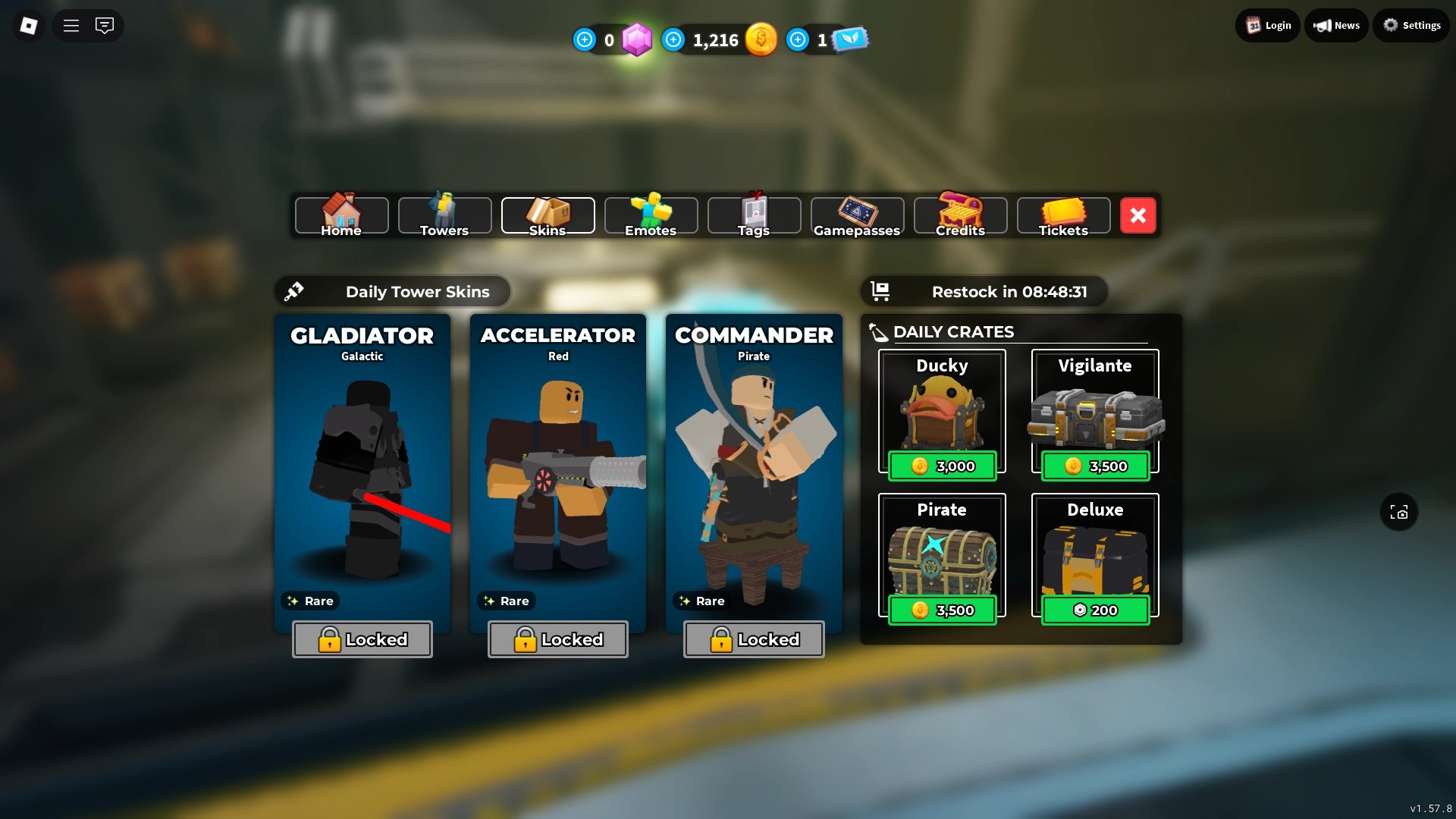Close the shop with the red X
The width and height of the screenshot is (1456, 819).
1137,215
